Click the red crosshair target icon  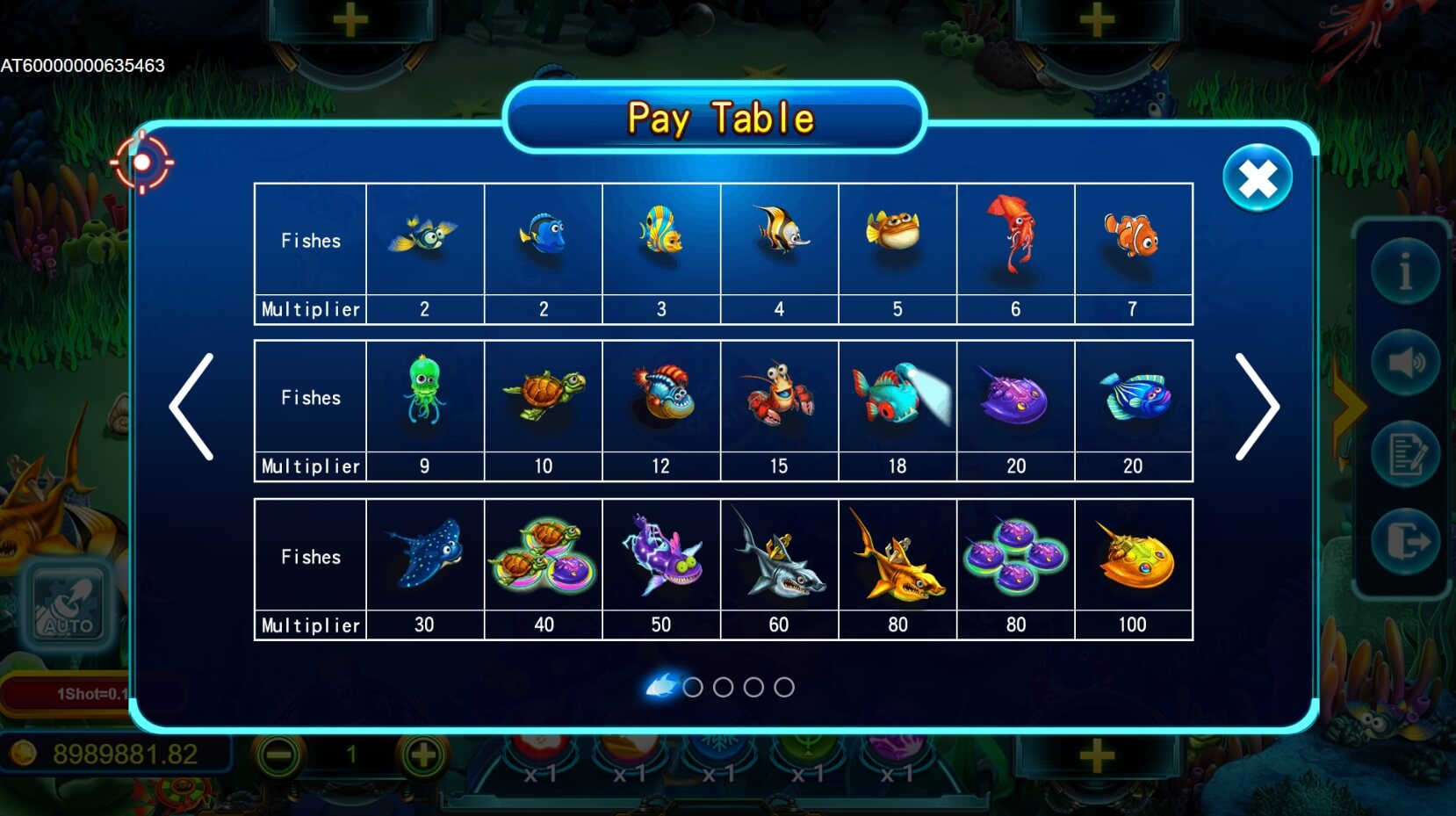point(141,162)
